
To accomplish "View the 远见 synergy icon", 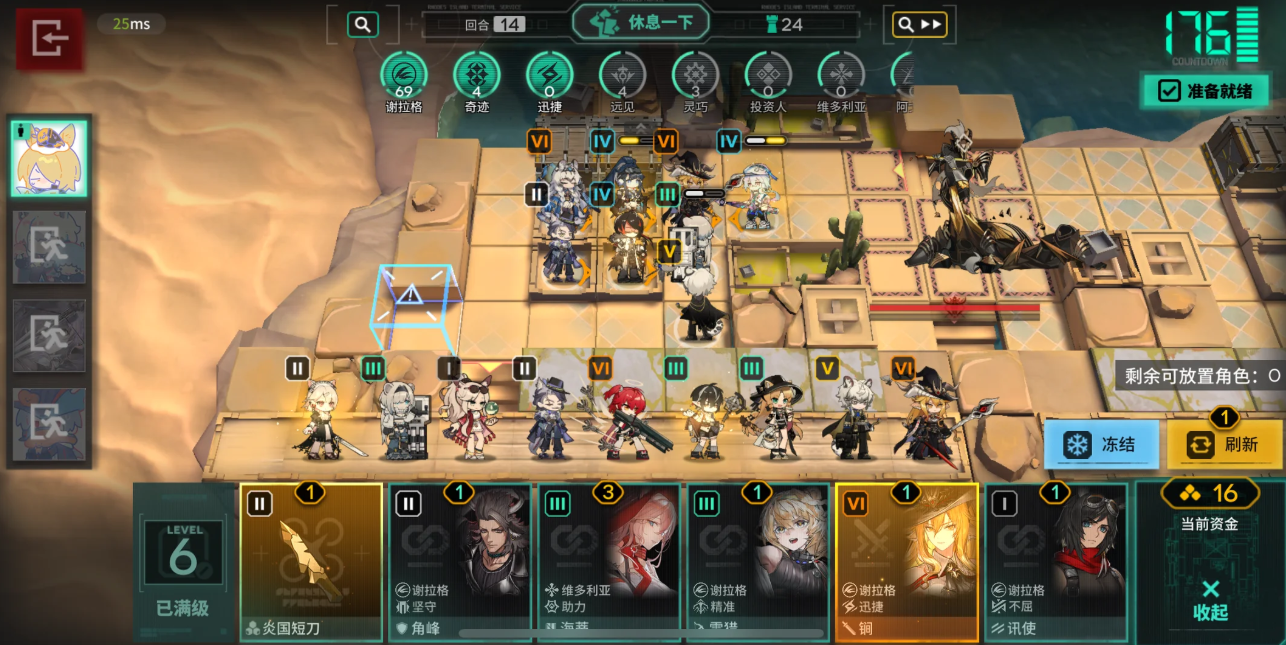I will point(622,76).
